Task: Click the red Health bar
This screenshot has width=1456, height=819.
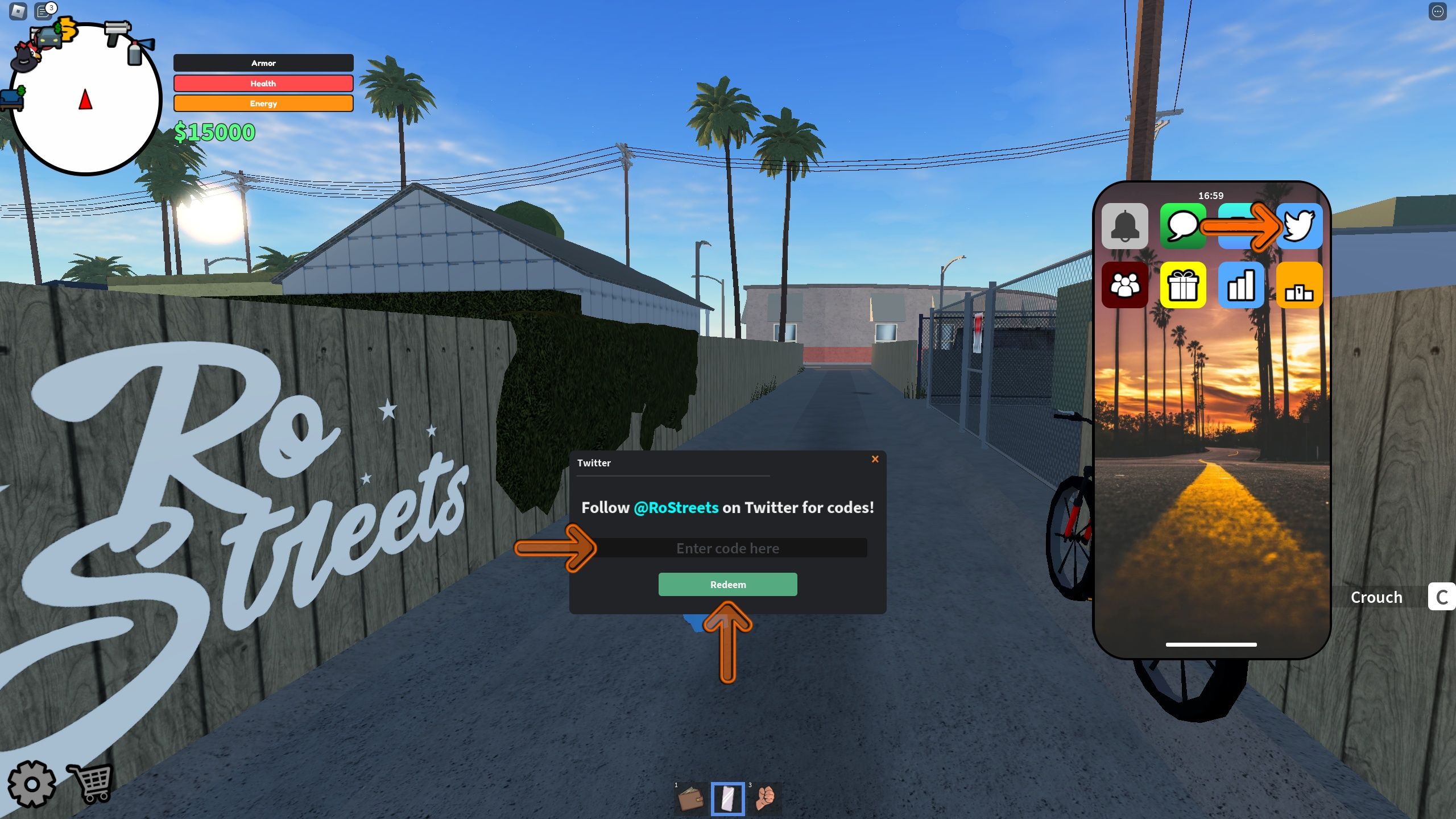Action: pyautogui.click(x=263, y=83)
